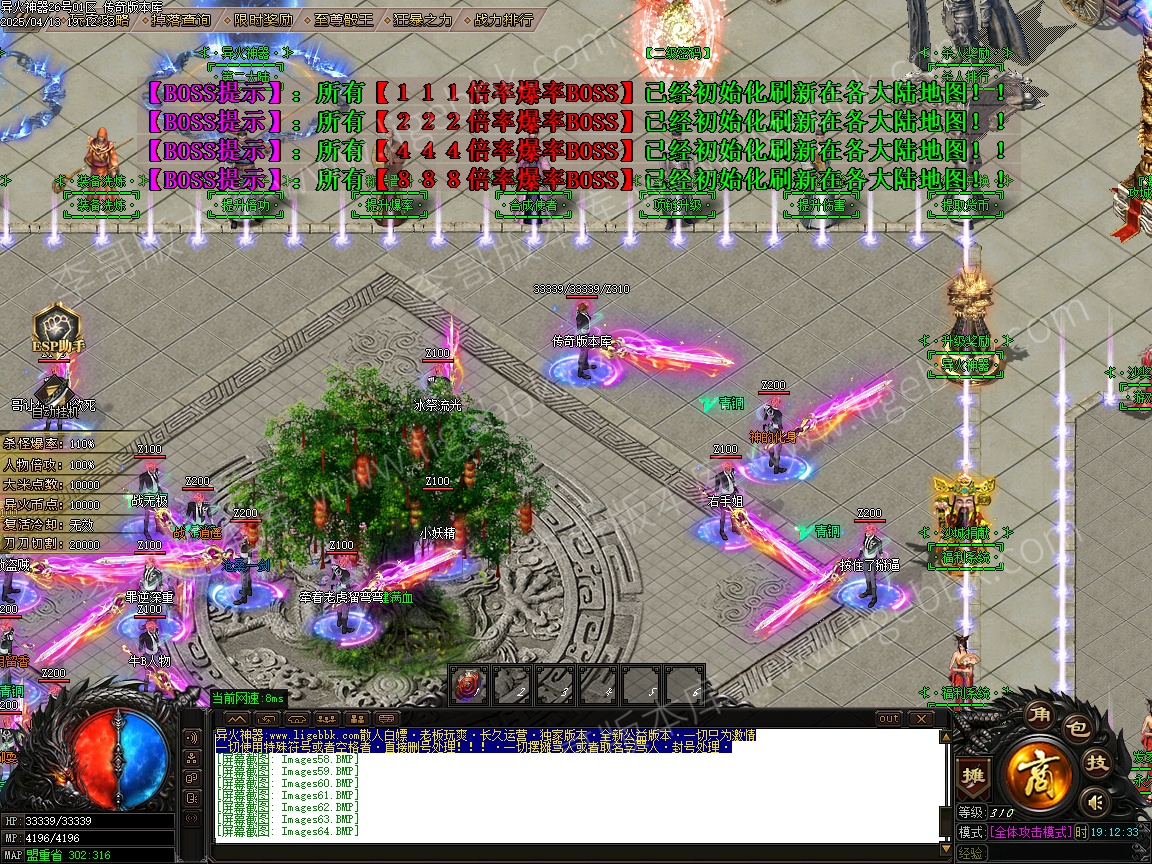The width and height of the screenshot is (1152, 864).
Task: Open the 摊 stall banner button
Action: tap(971, 777)
